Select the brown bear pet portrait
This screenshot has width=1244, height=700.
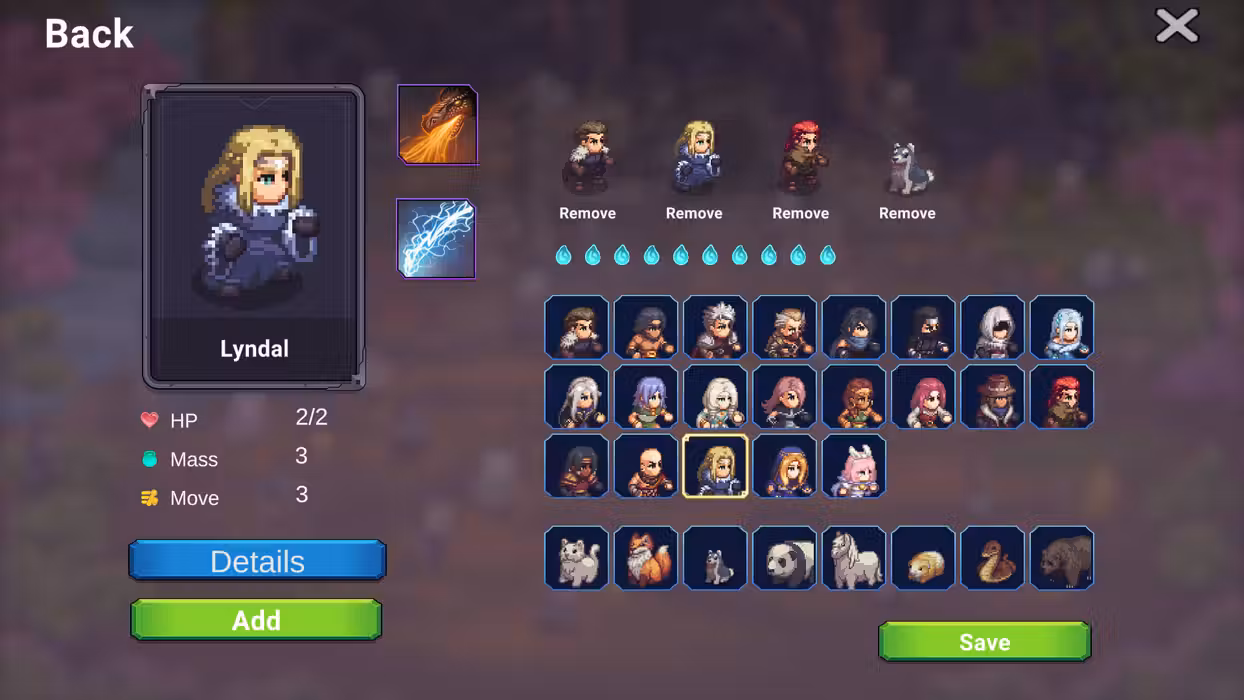point(1061,558)
